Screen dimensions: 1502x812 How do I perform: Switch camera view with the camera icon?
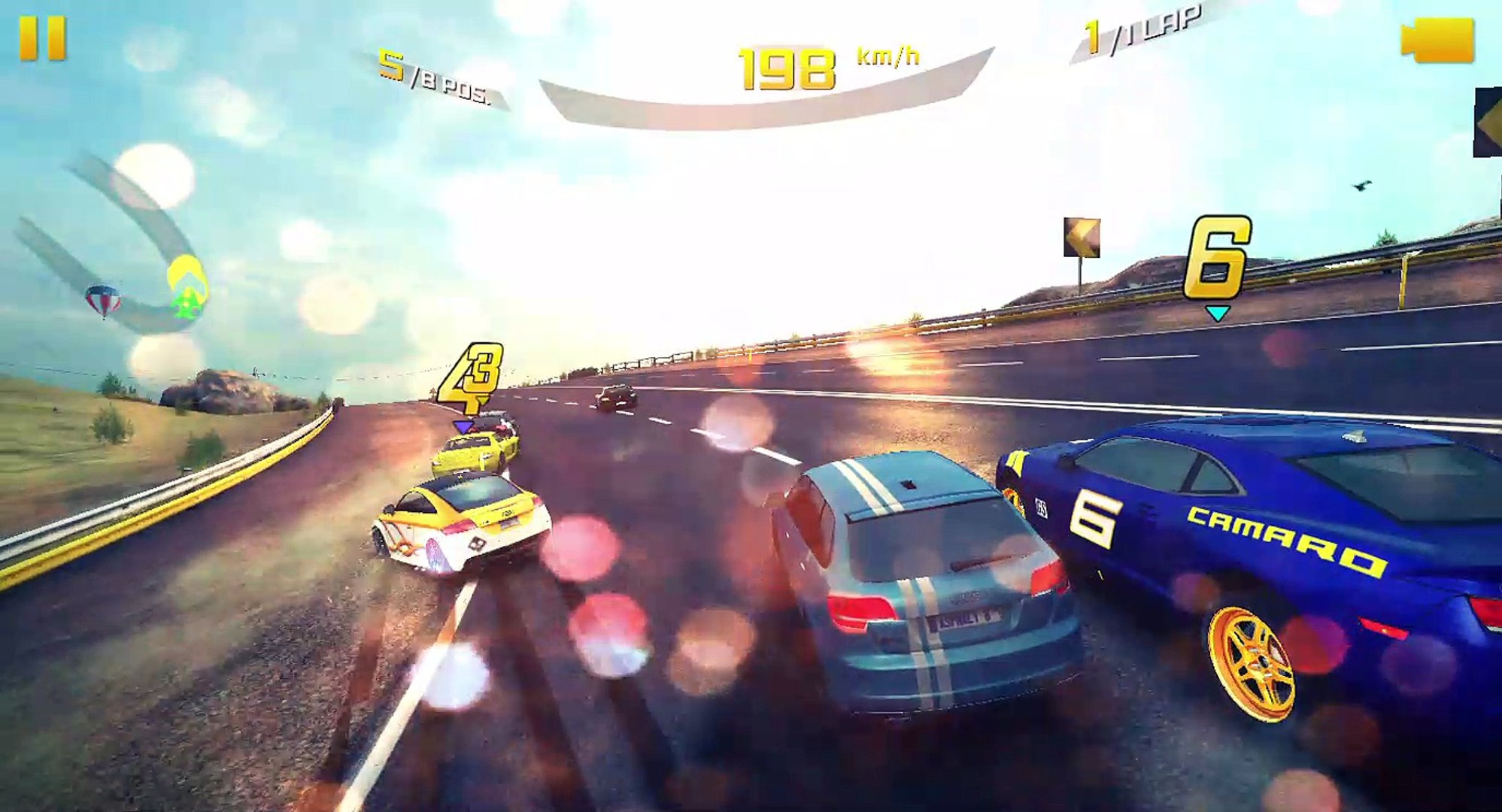[1437, 40]
